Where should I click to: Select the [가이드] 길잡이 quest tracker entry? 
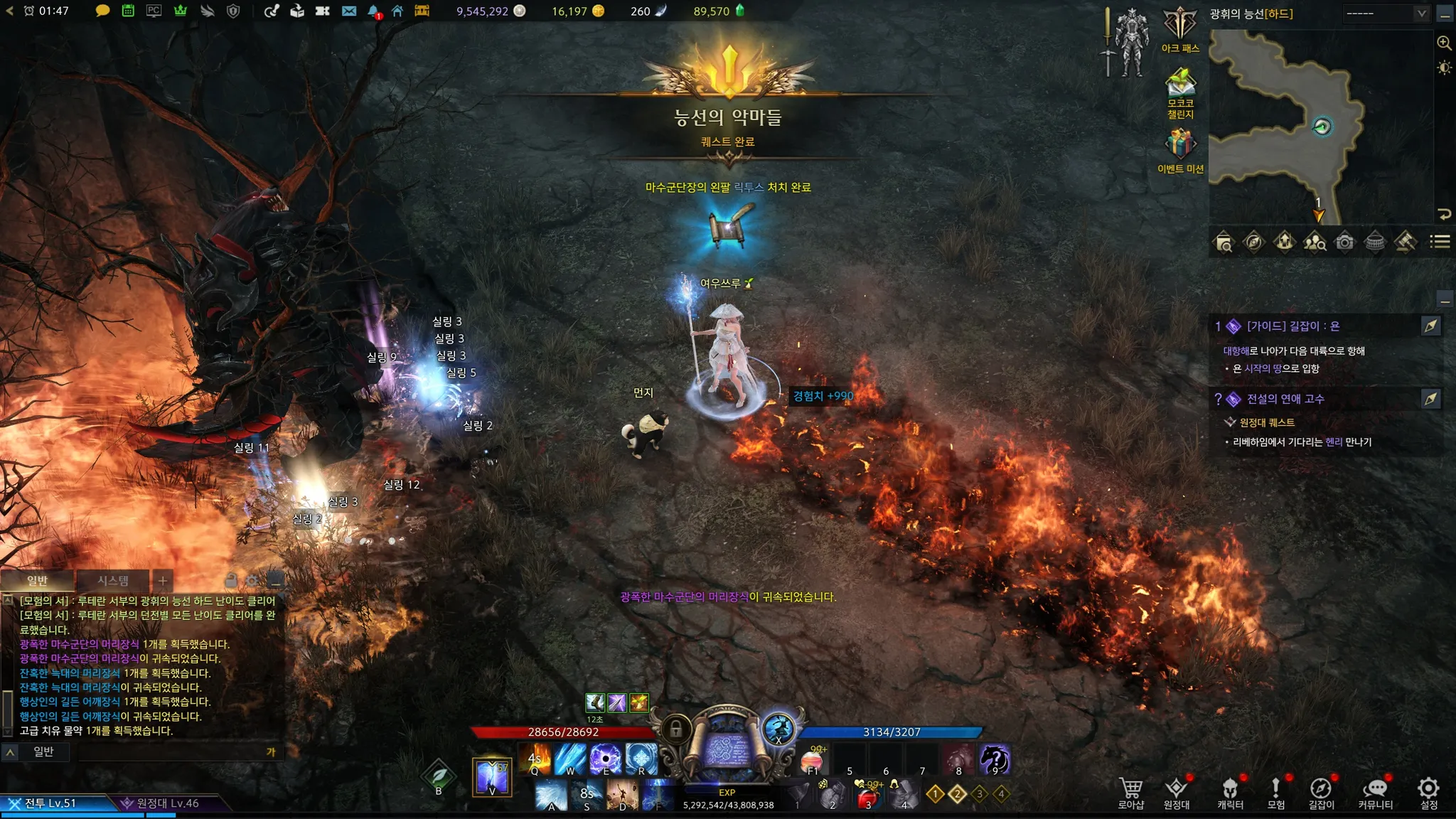point(1292,326)
